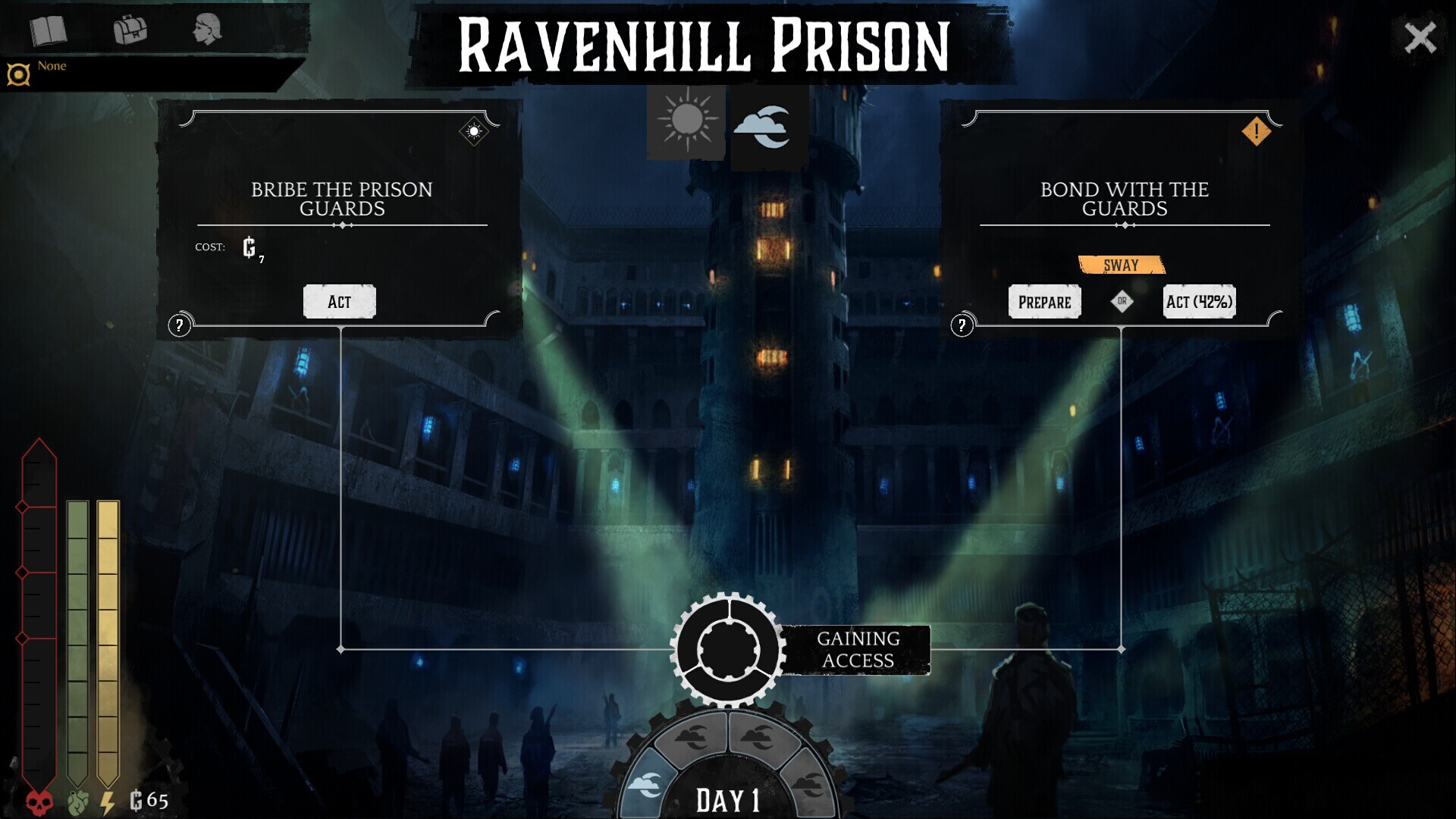Open the journal book icon
This screenshot has height=819, width=1456.
47,32
